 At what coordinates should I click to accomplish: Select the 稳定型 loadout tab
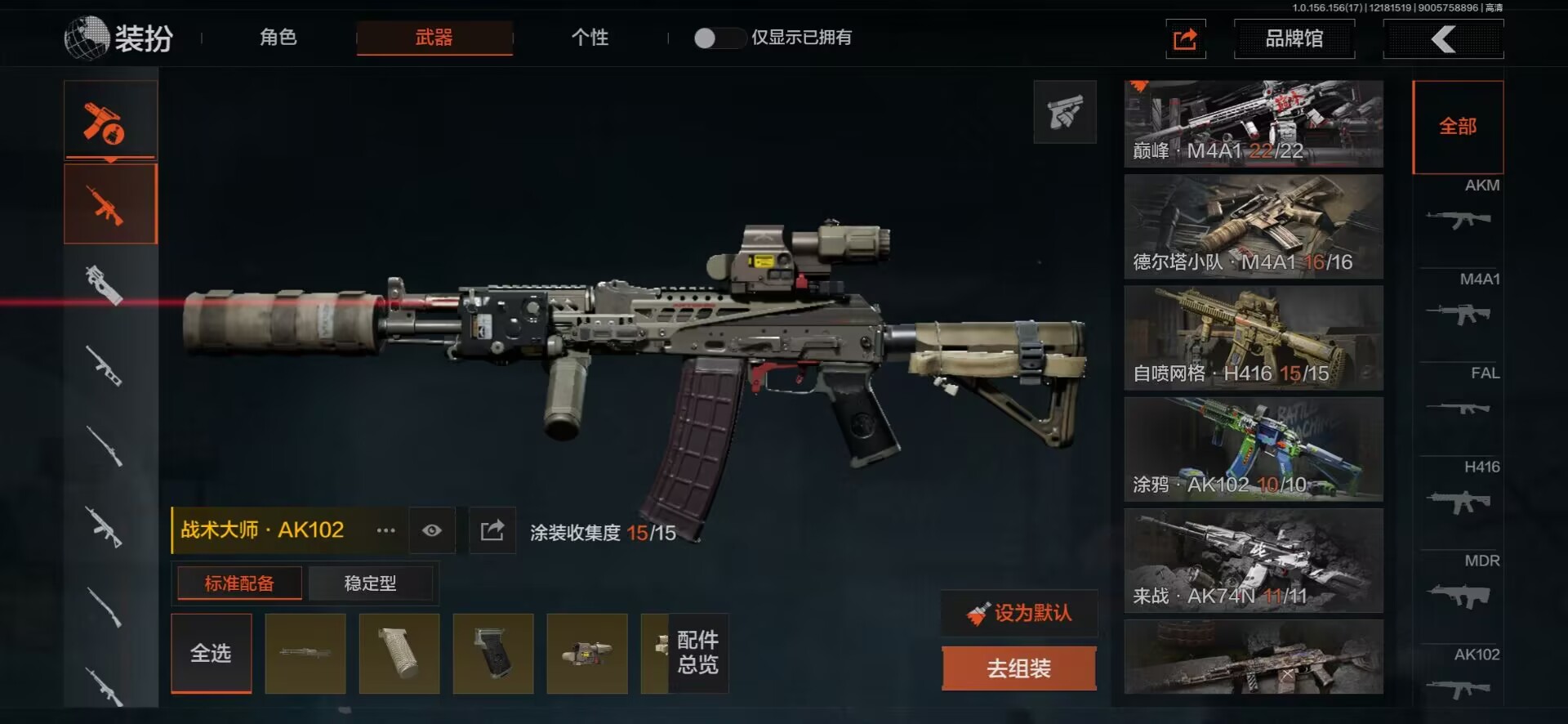(370, 583)
